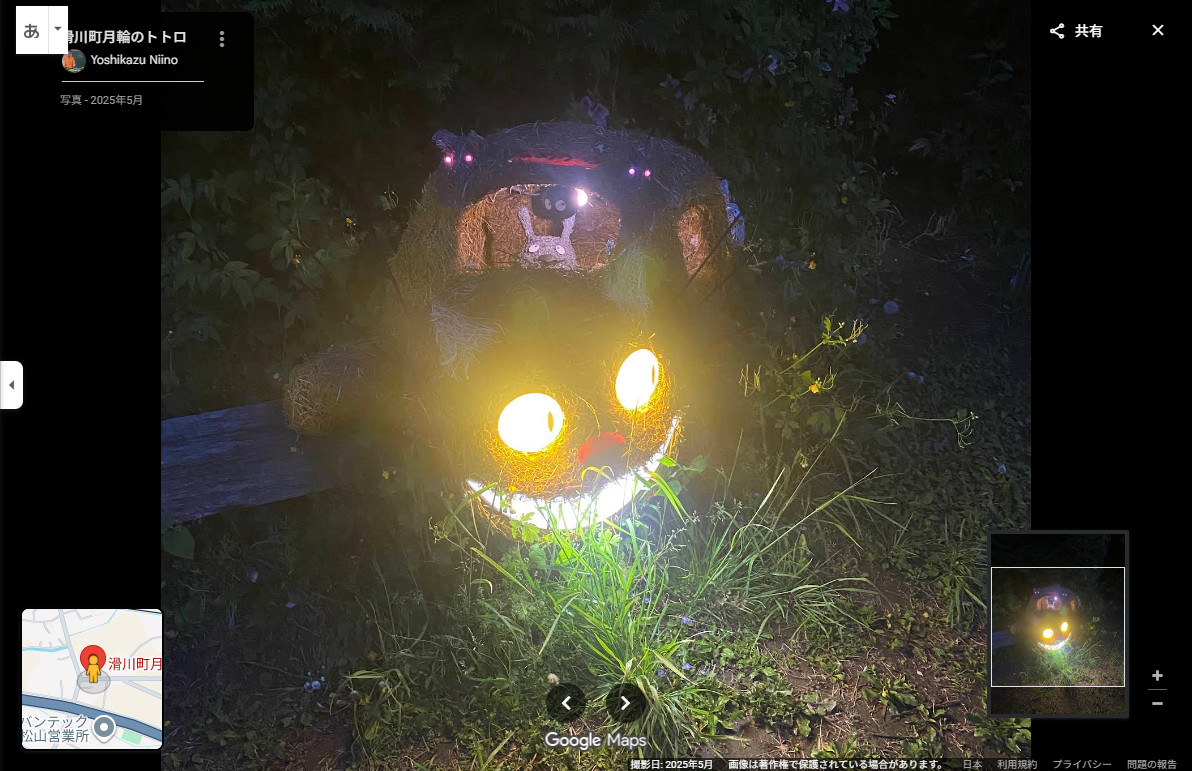Open the 共有 share dialog

click(1076, 31)
